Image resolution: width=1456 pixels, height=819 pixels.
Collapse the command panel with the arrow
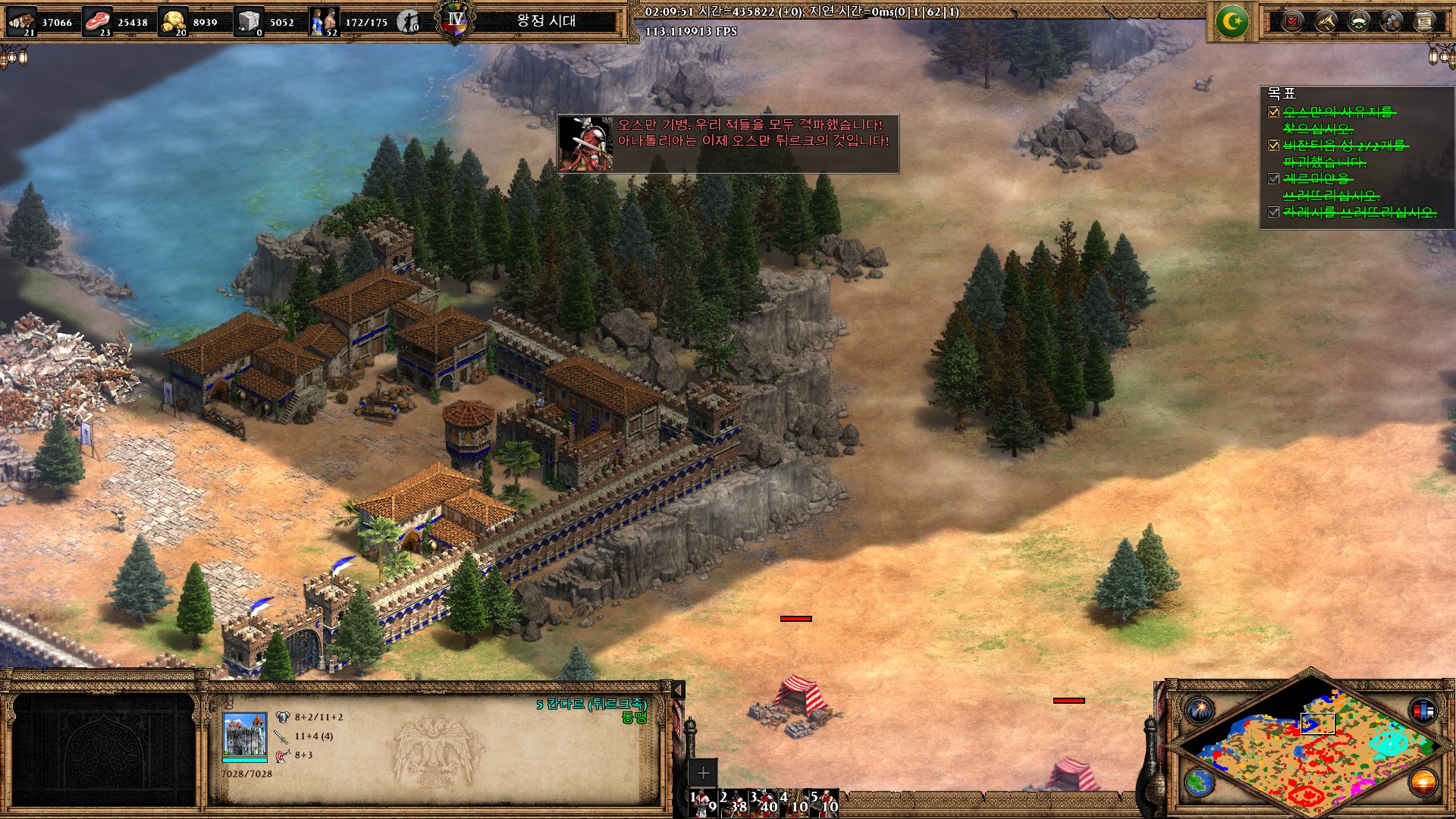click(x=679, y=689)
